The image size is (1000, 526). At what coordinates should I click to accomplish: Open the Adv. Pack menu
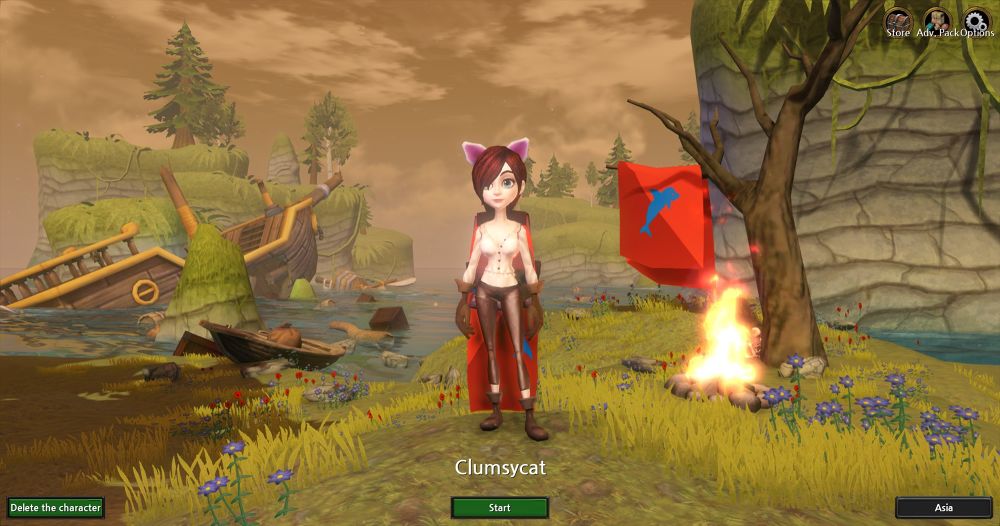coord(936,22)
